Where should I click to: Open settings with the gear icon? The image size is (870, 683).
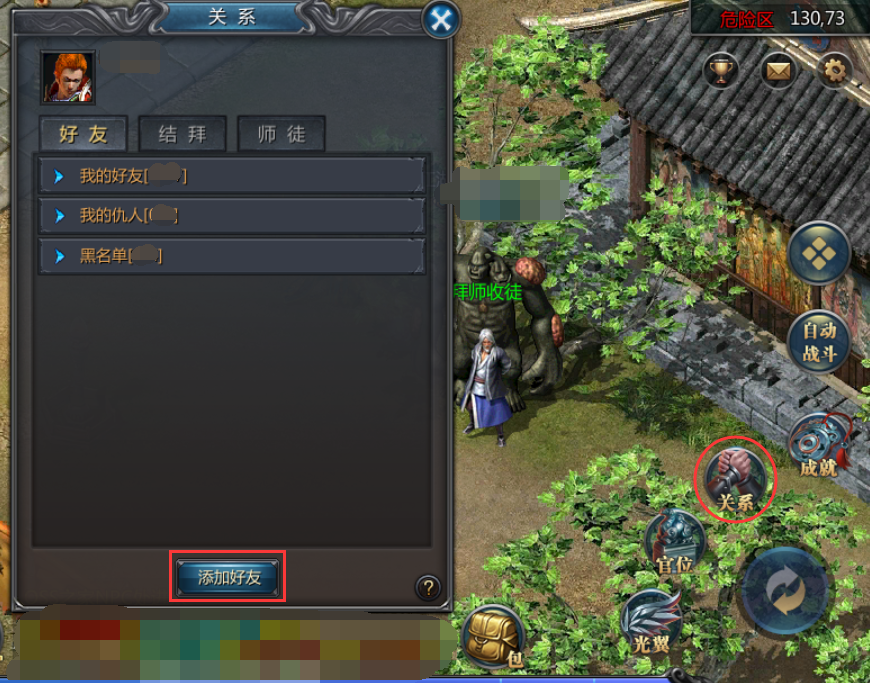pos(834,70)
